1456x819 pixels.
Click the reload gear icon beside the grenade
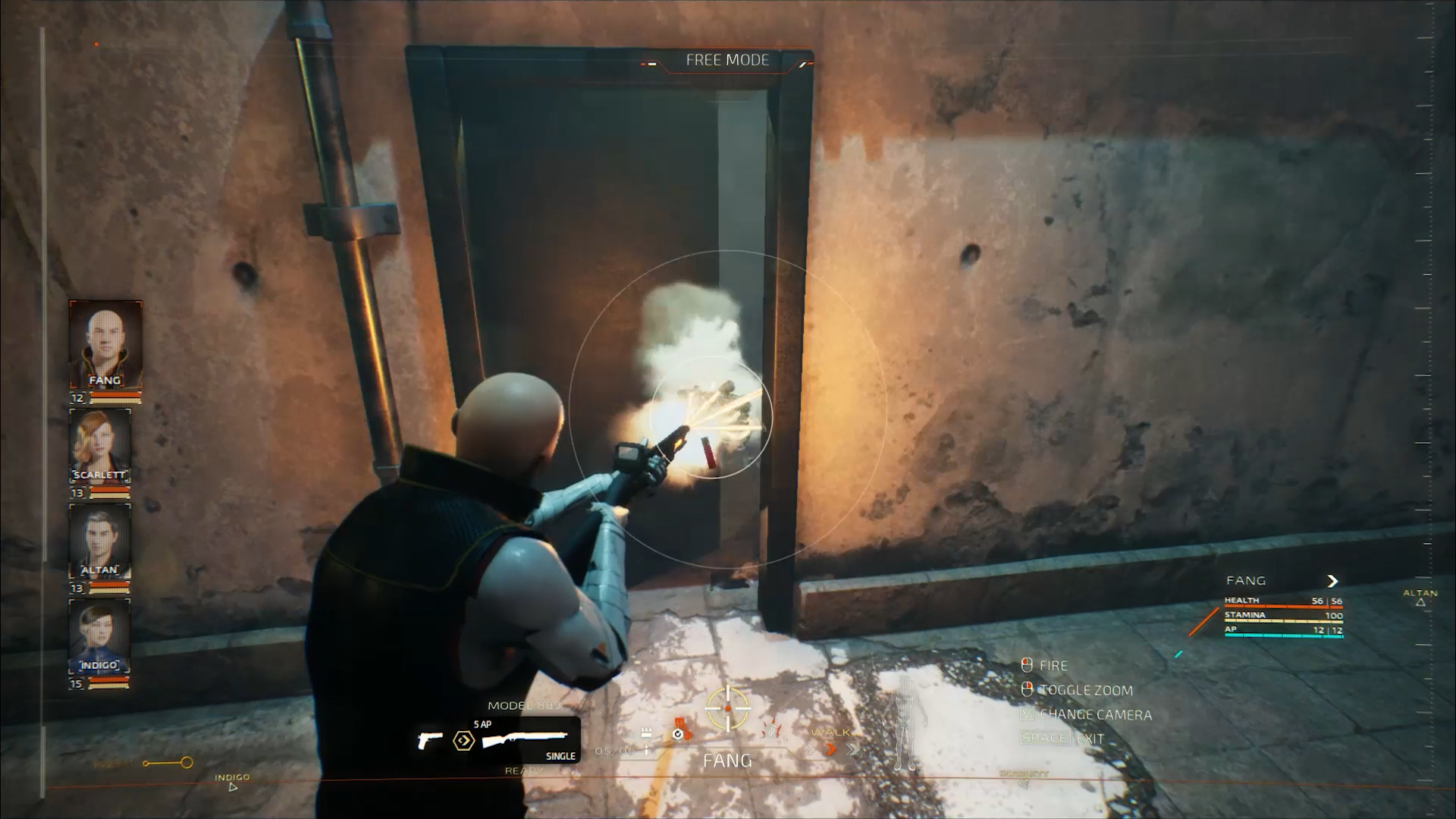(677, 734)
